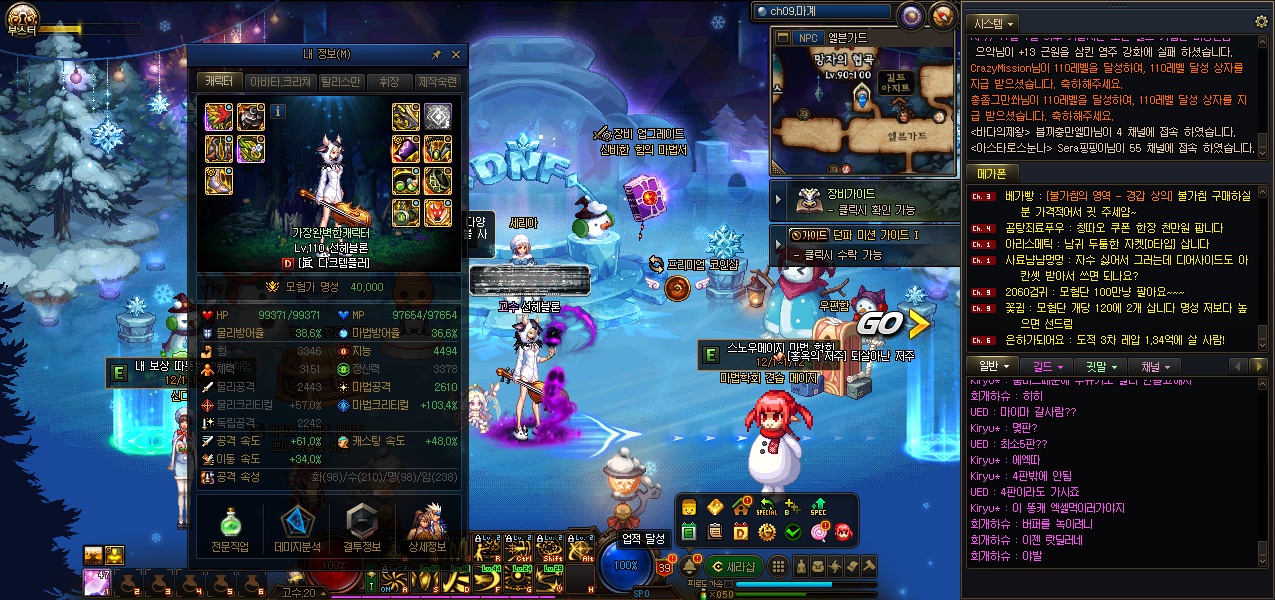Pin the 내 정보 window in place

436,55
